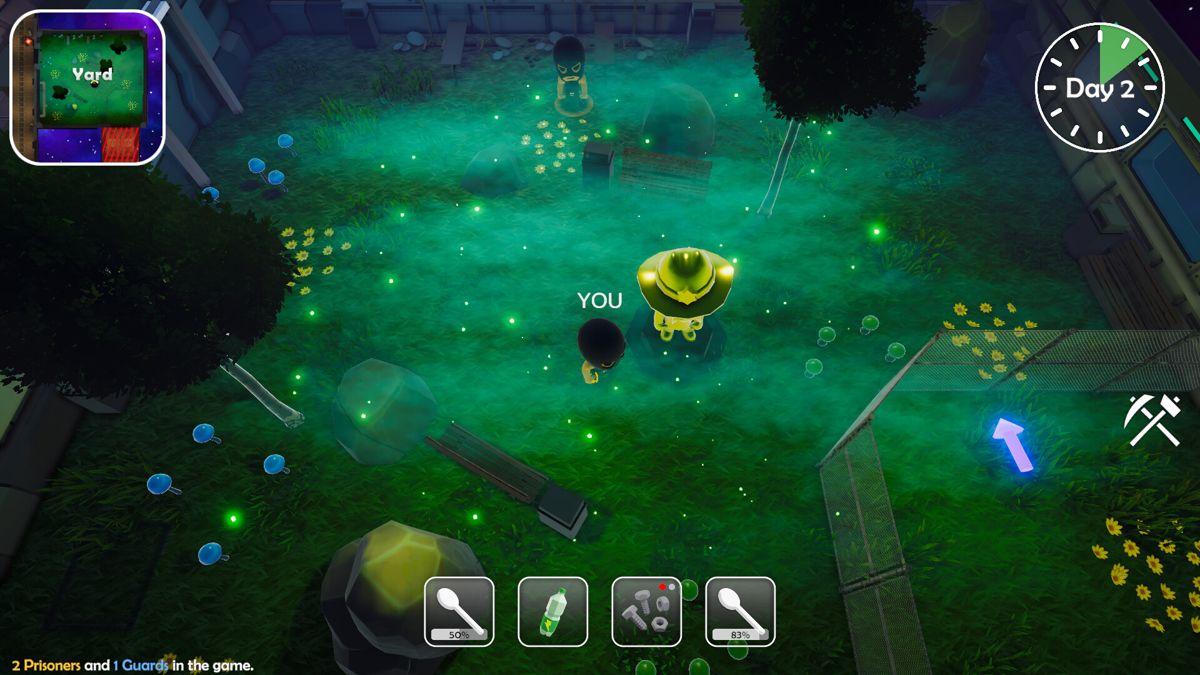1200x675 pixels.
Task: Open the crossed pickaxe and hammer crafting icon
Action: tap(1152, 420)
